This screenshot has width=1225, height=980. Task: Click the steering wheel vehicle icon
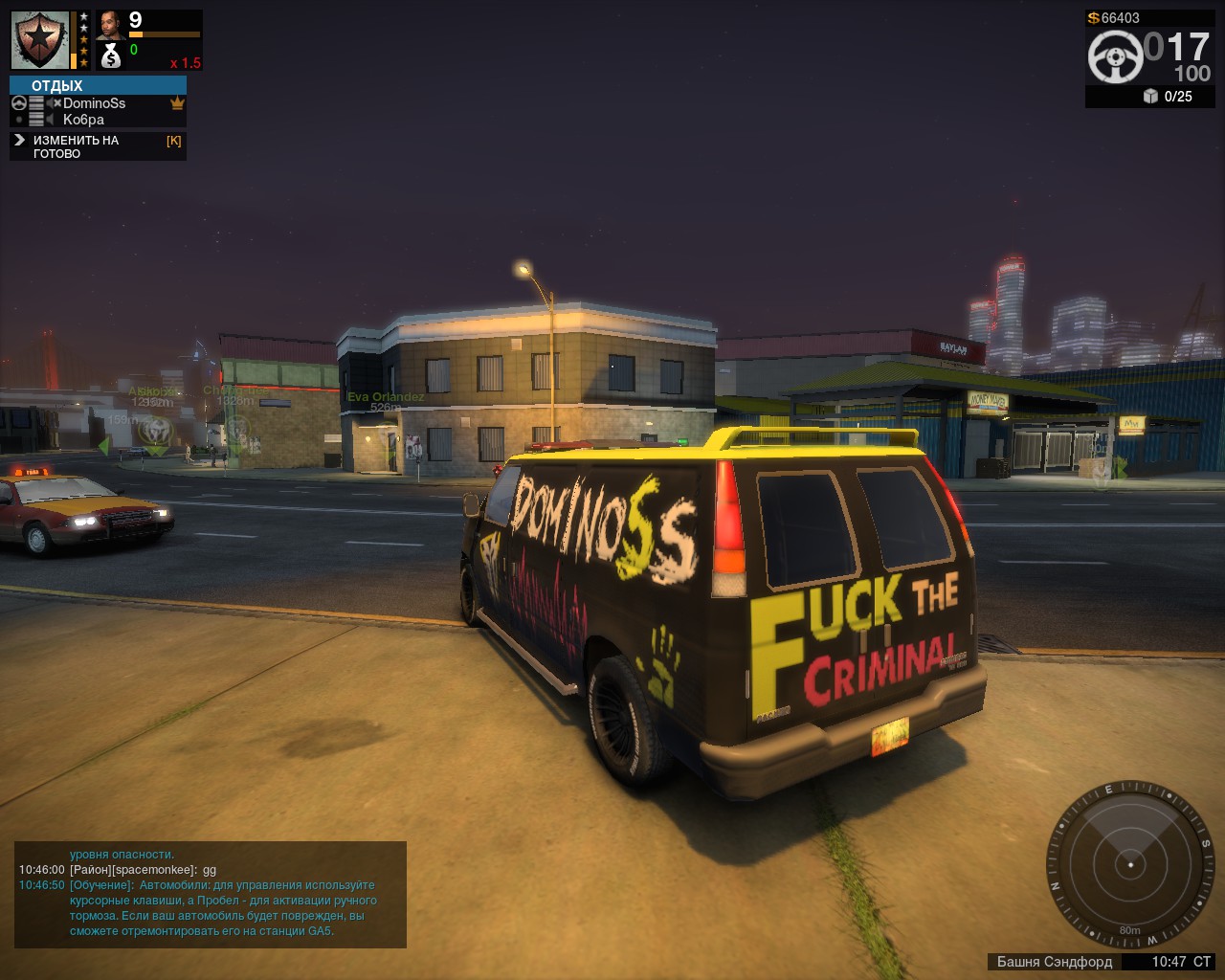[1115, 56]
